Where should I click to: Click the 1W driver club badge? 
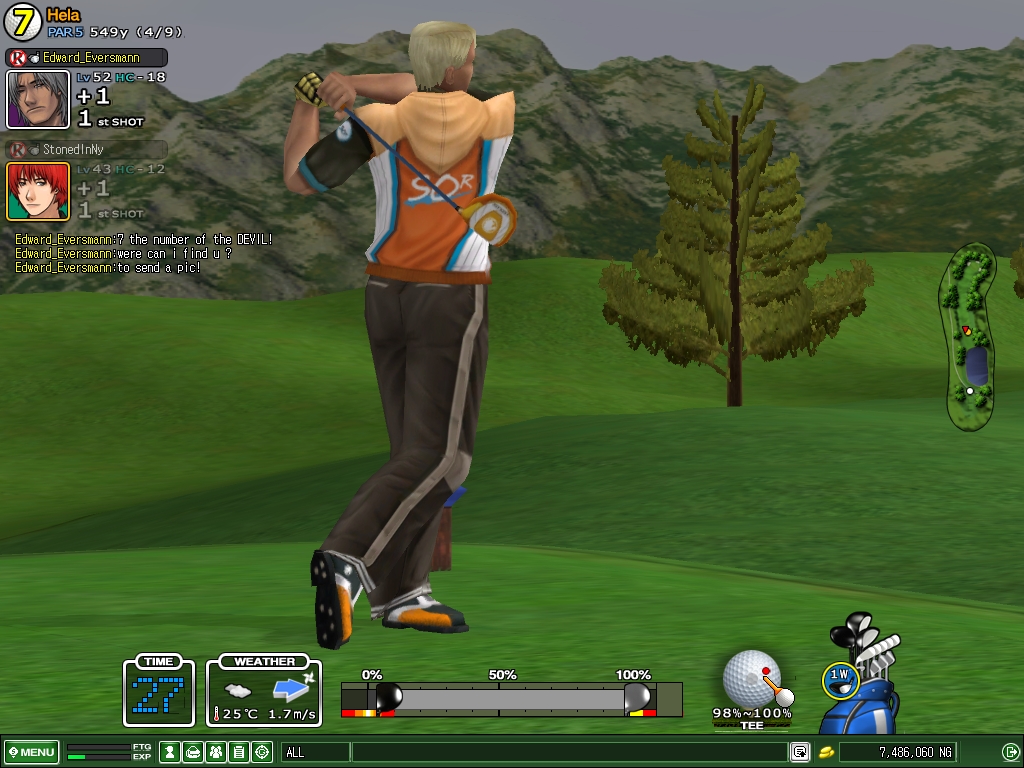[839, 678]
